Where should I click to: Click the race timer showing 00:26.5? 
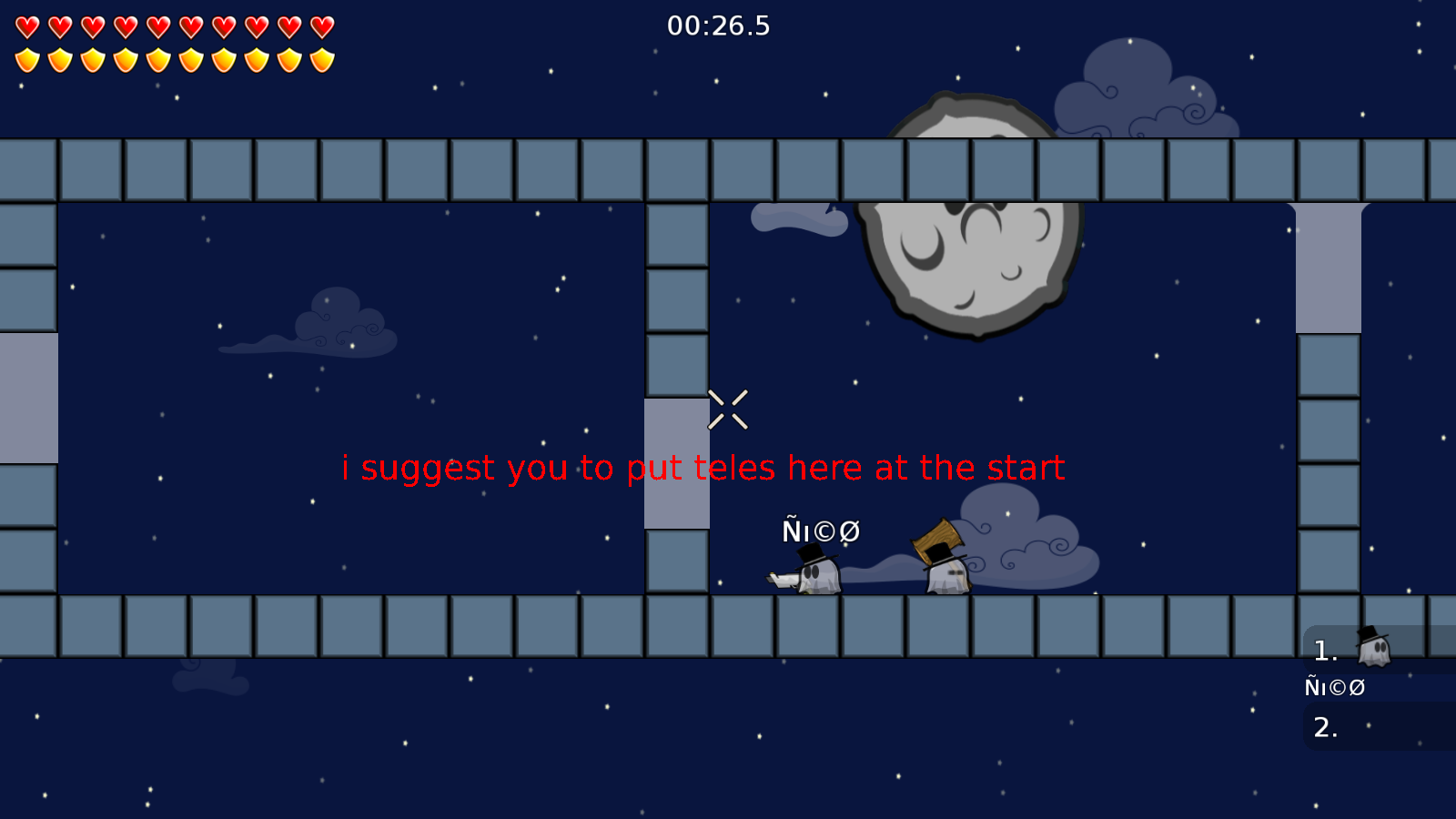tap(719, 26)
